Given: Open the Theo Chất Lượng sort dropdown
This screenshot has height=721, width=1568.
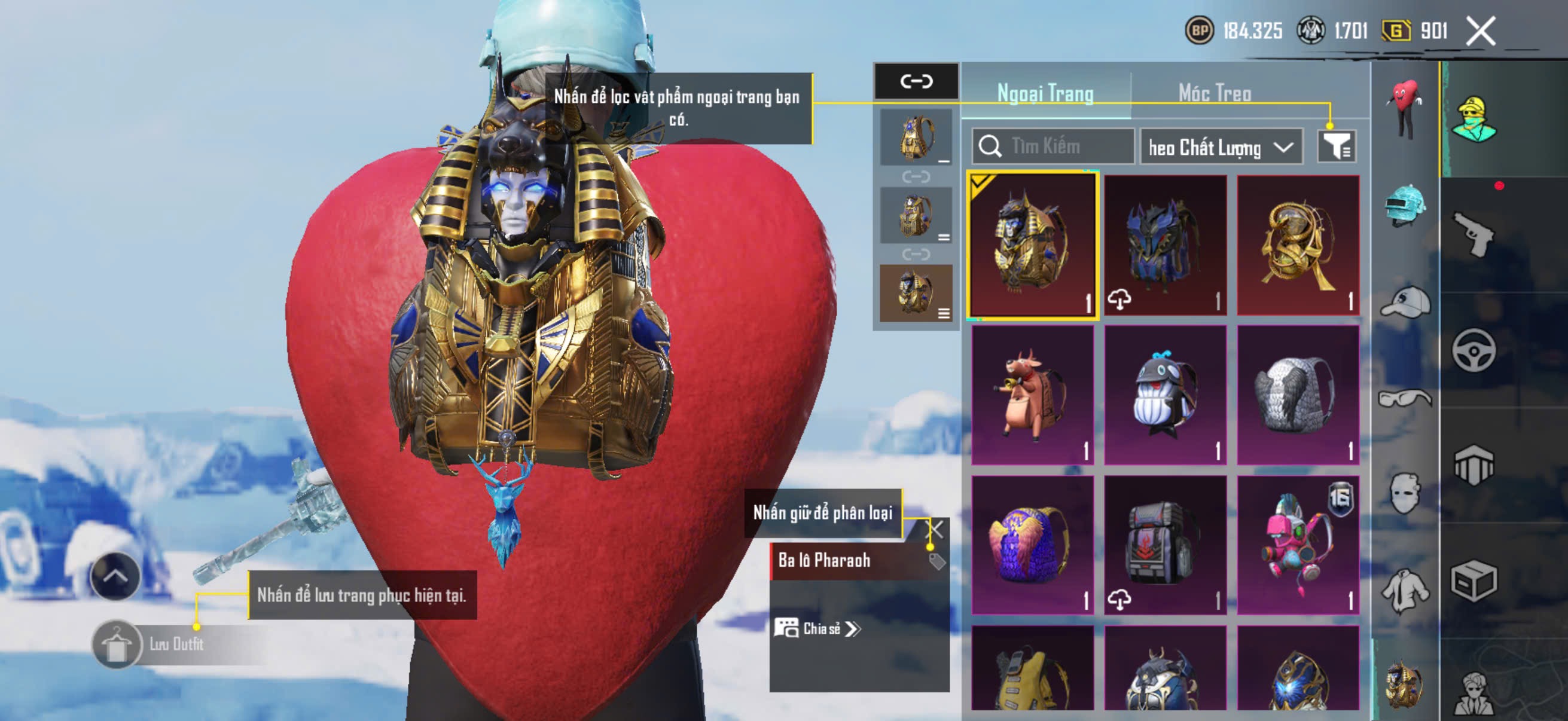Looking at the screenshot, I should (1221, 147).
